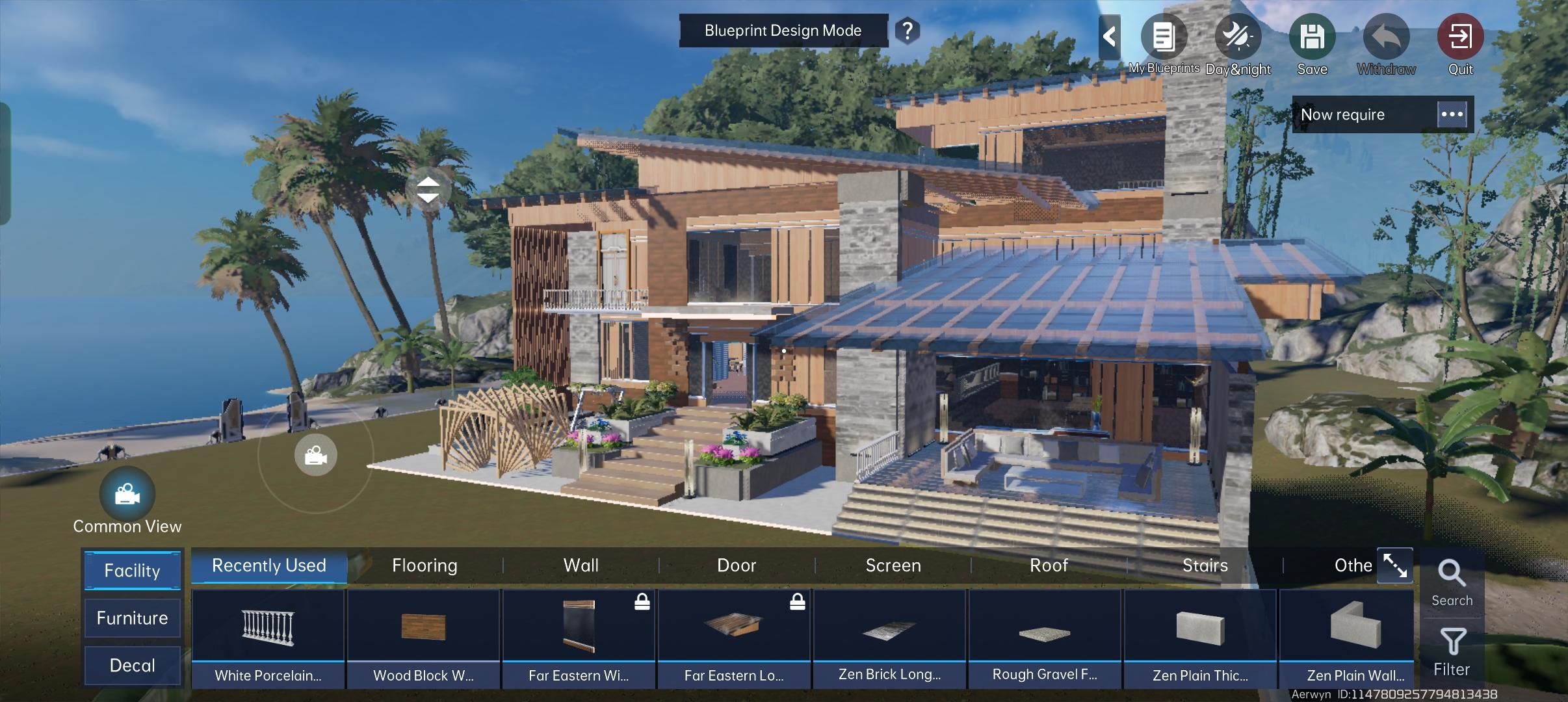The image size is (1568, 702).
Task: Select the Furniture category
Action: pyautogui.click(x=133, y=618)
